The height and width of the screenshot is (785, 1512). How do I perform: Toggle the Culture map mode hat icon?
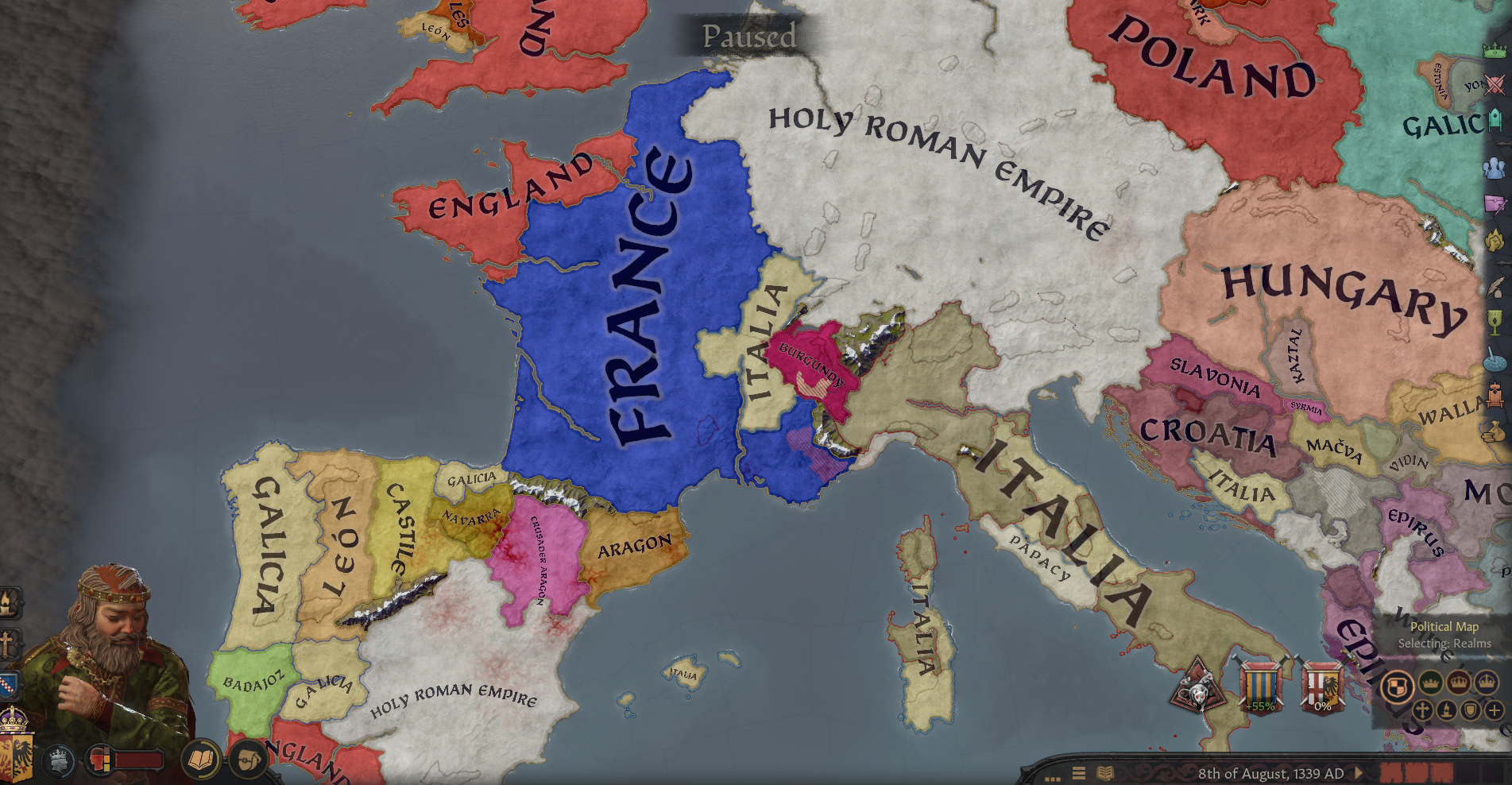tap(1447, 710)
